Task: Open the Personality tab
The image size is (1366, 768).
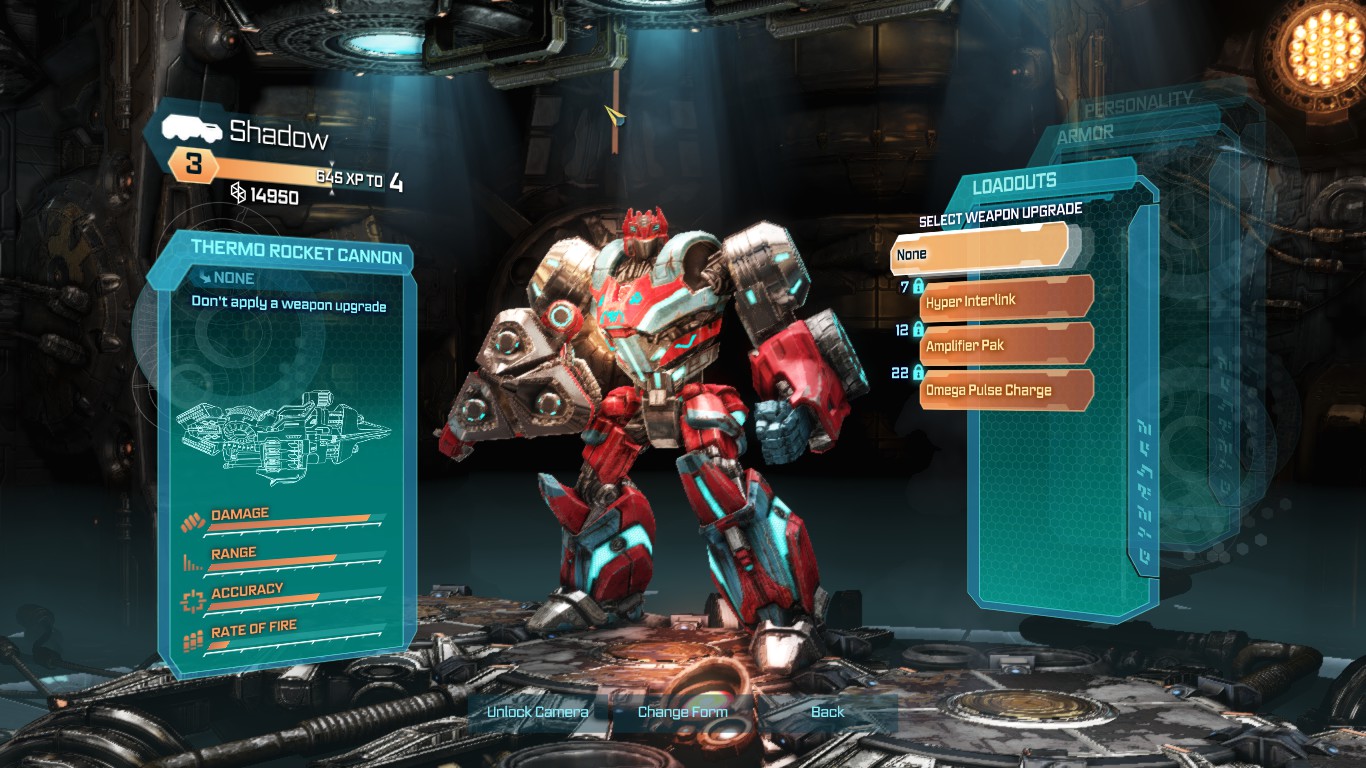Action: click(1138, 101)
